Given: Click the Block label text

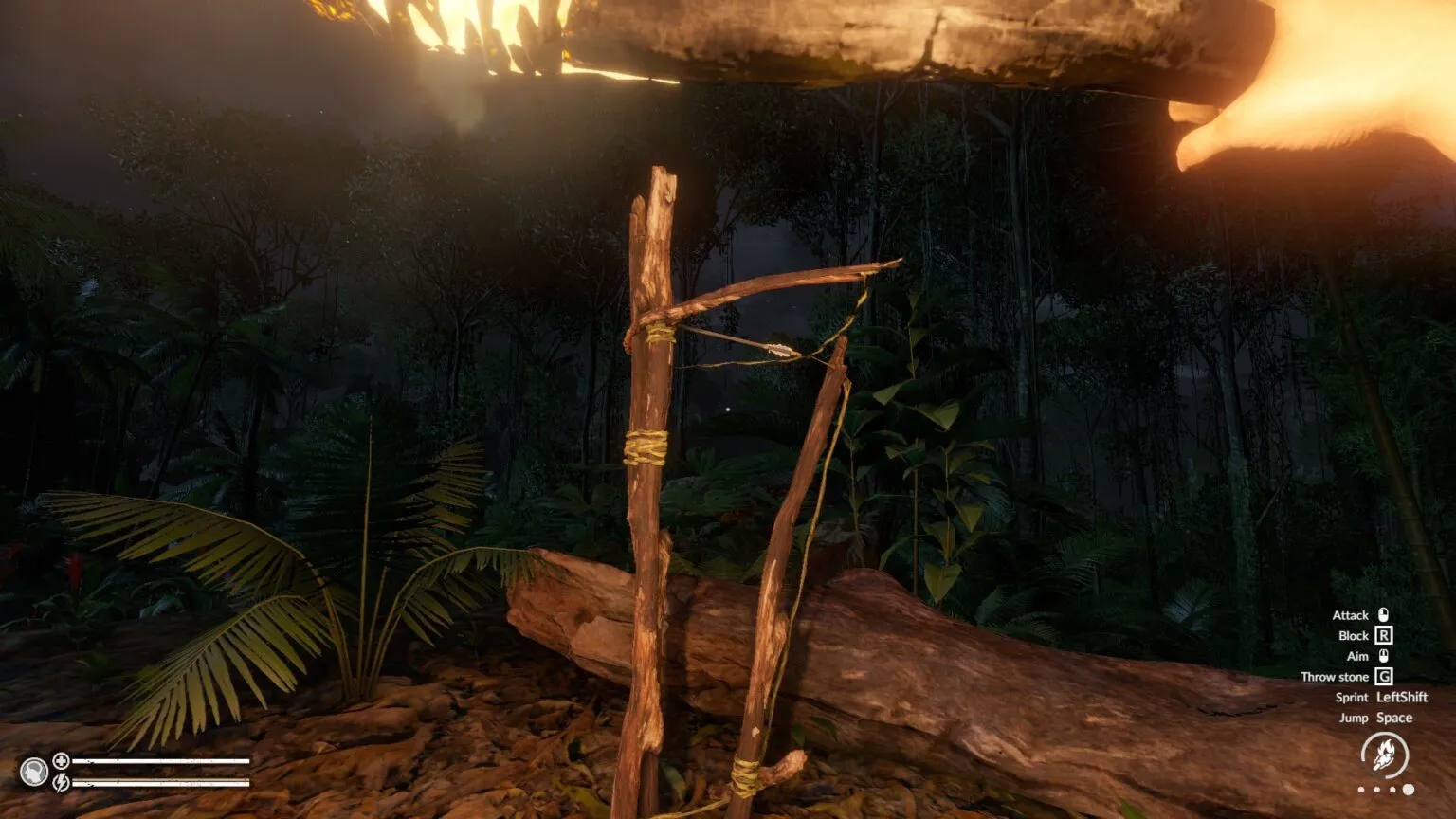Looking at the screenshot, I should point(1354,636).
